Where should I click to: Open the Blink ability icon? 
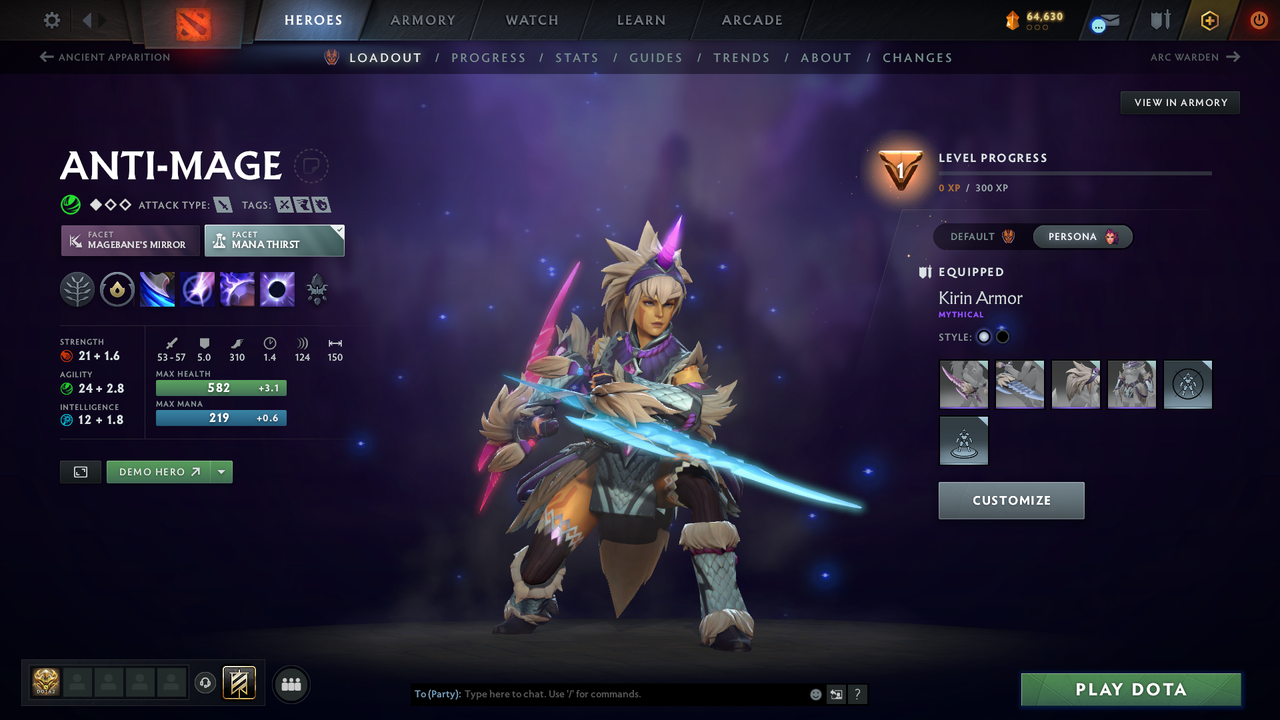click(x=197, y=289)
